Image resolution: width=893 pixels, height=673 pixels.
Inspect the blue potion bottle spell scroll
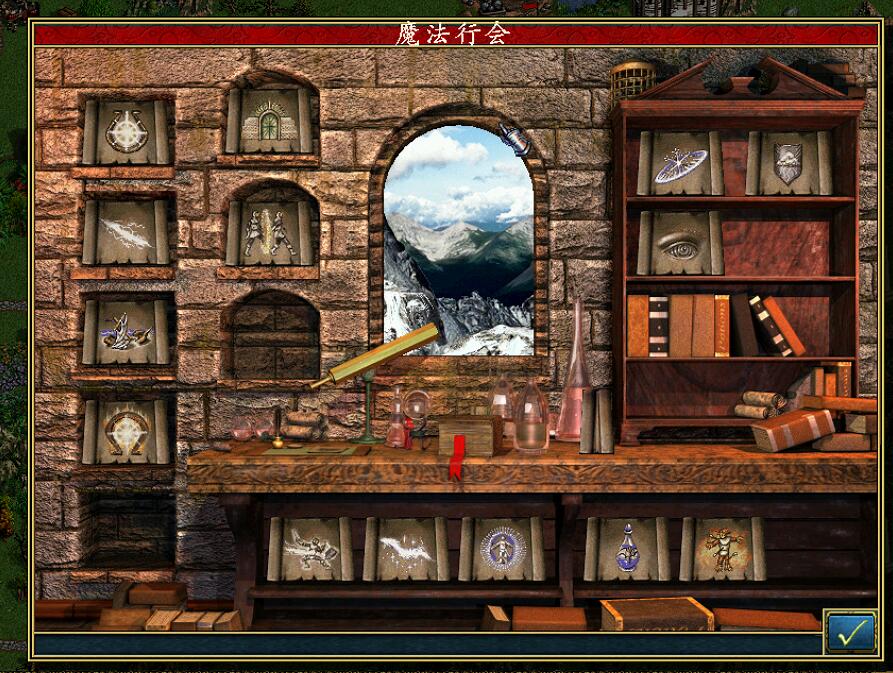pos(627,549)
